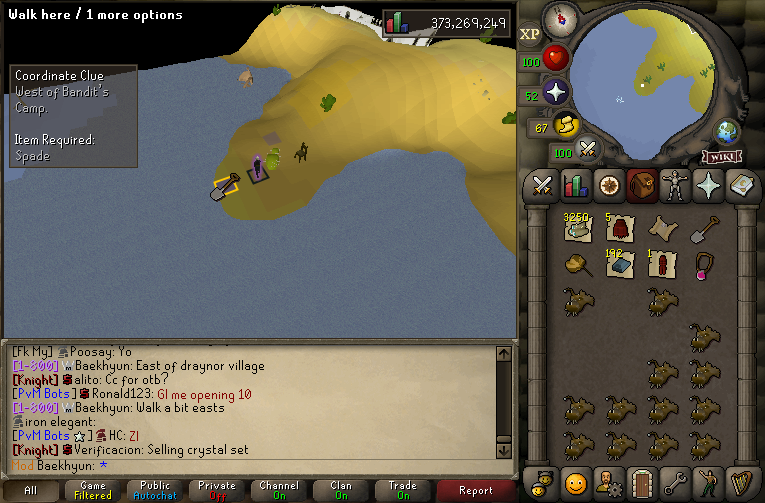Report a player with the Report button
Screen dimensions: 765x503
click(476, 490)
